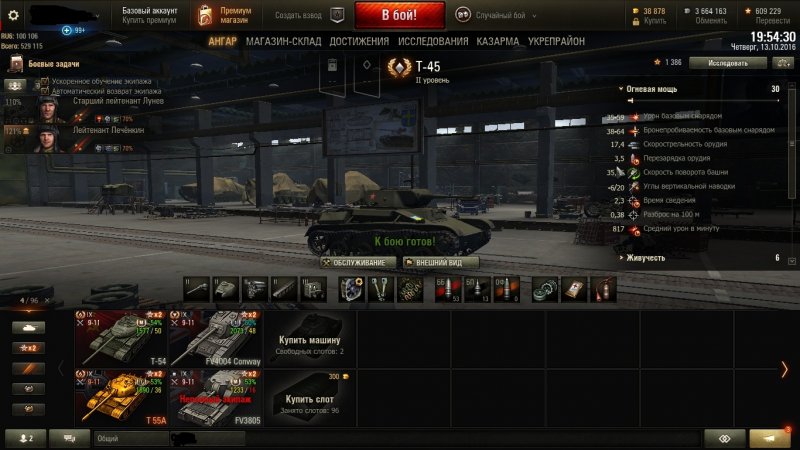800x450 pixels.
Task: Start battle with the red В бой! button
Action: tap(400, 15)
